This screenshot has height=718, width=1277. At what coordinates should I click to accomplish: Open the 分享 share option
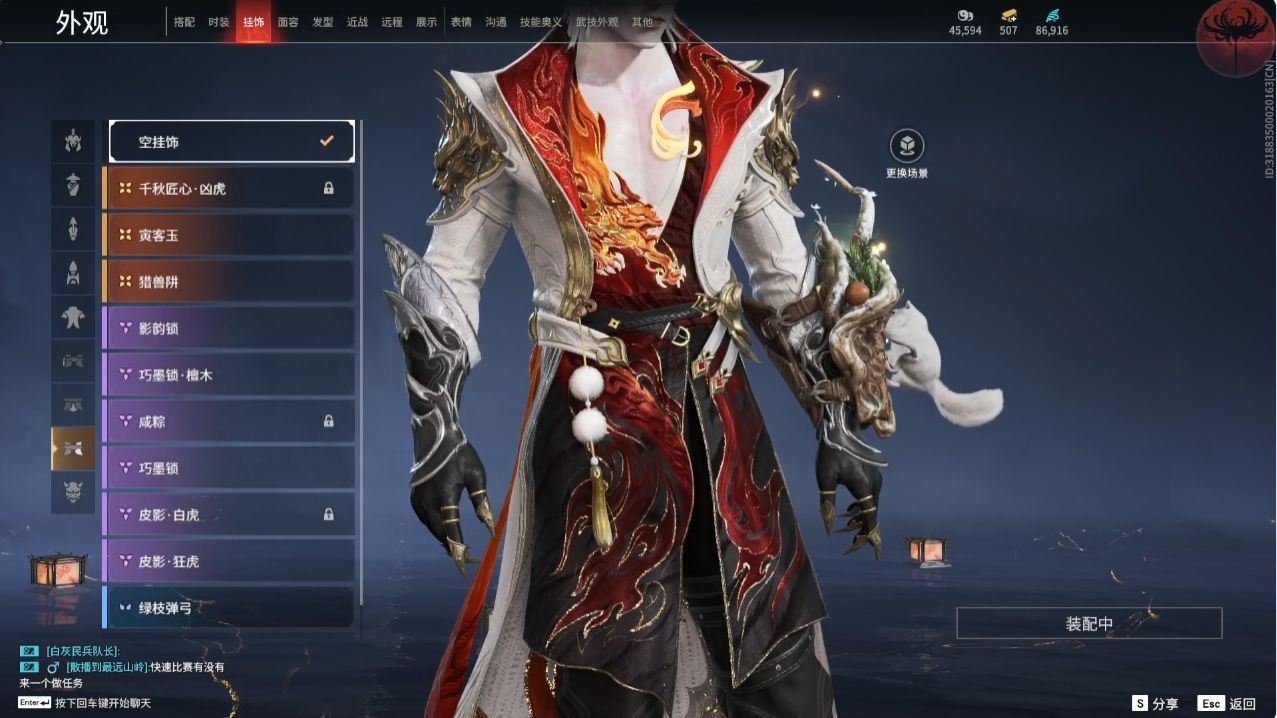1155,704
